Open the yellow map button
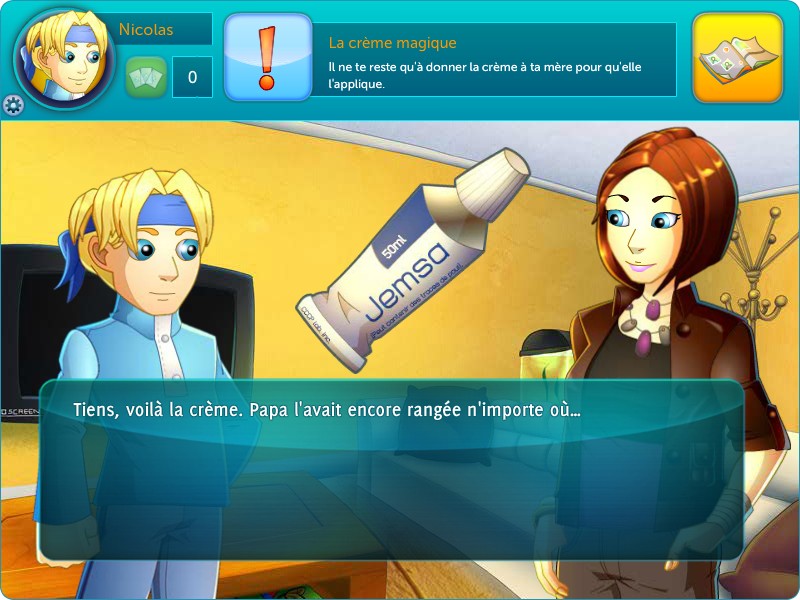800x600 pixels. pyautogui.click(x=737, y=57)
